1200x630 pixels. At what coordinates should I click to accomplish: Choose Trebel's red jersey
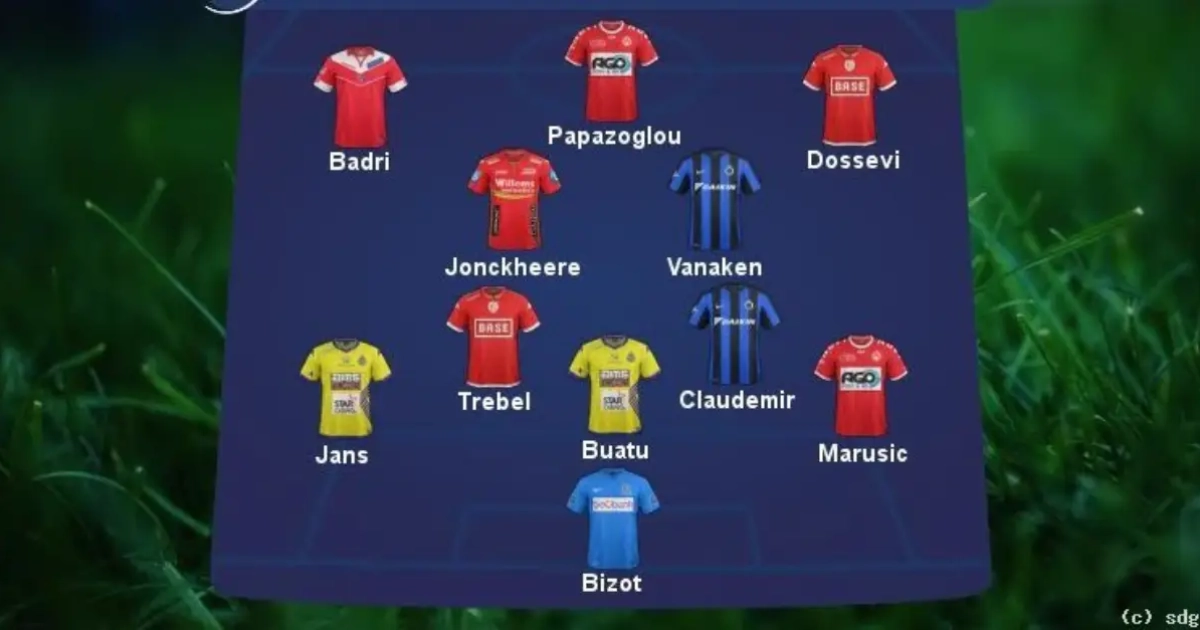(x=493, y=337)
